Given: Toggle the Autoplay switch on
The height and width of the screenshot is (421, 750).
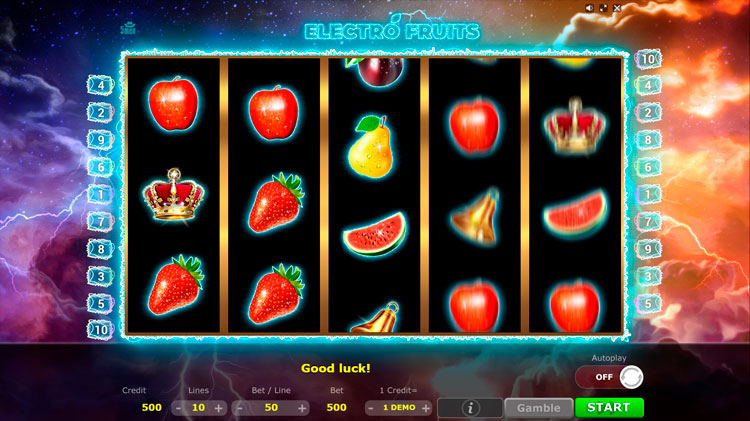Looking at the screenshot, I should [x=608, y=377].
